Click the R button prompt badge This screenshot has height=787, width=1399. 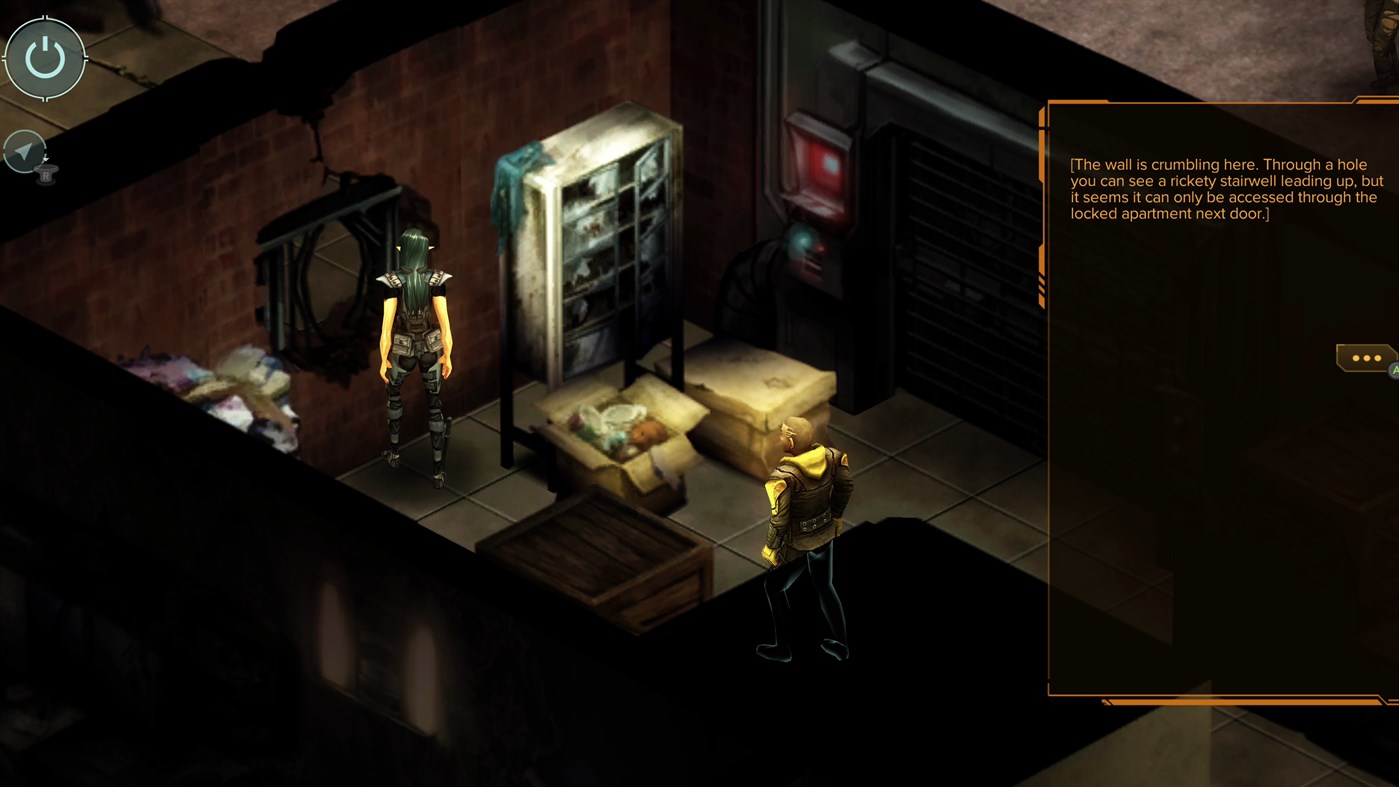44,175
